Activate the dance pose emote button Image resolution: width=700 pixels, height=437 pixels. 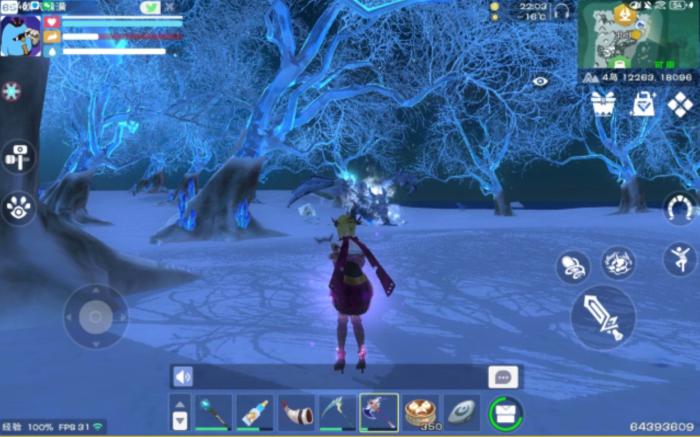[x=680, y=259]
